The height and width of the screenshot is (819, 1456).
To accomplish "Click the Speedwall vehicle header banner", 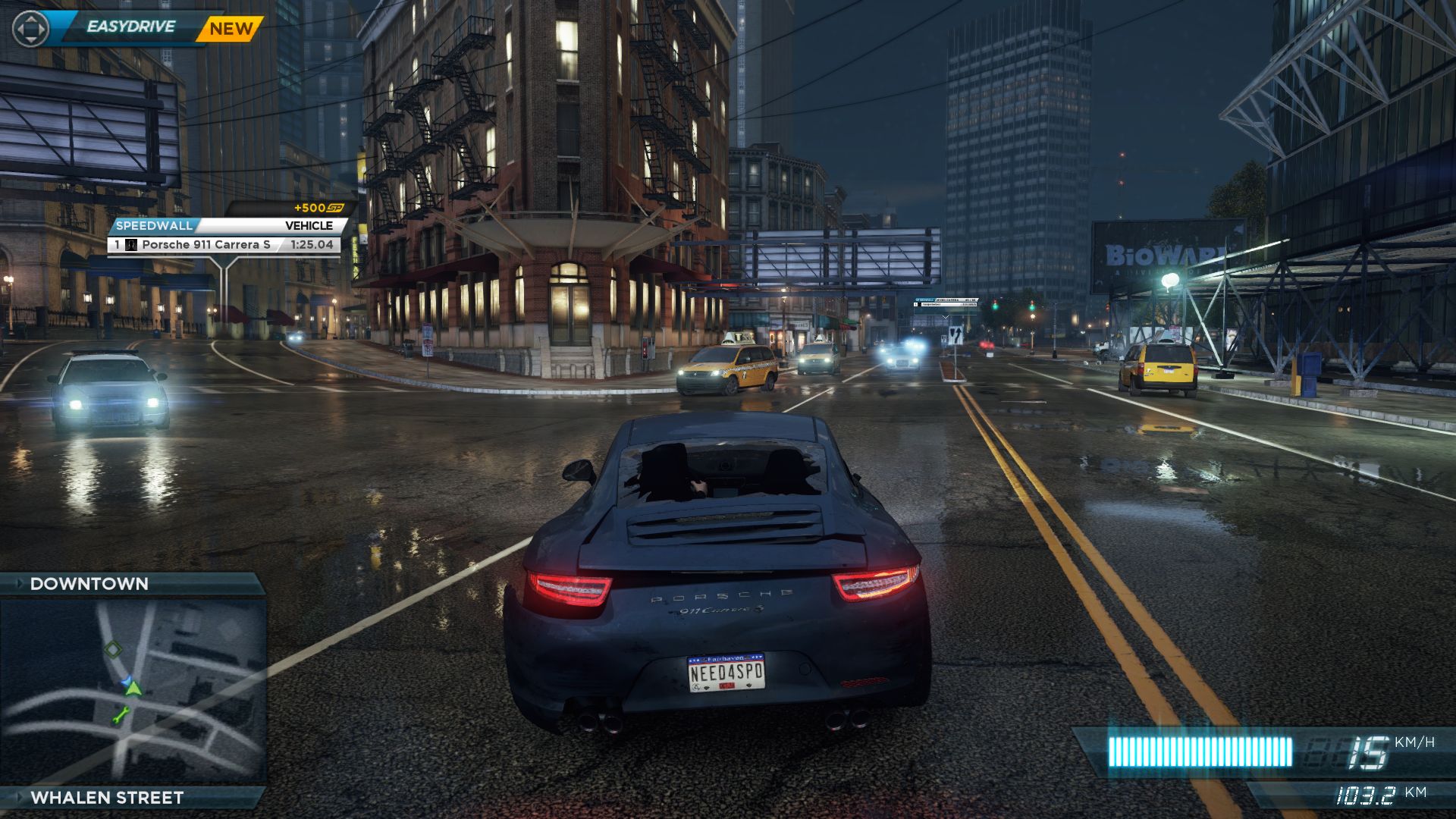I will click(x=226, y=225).
